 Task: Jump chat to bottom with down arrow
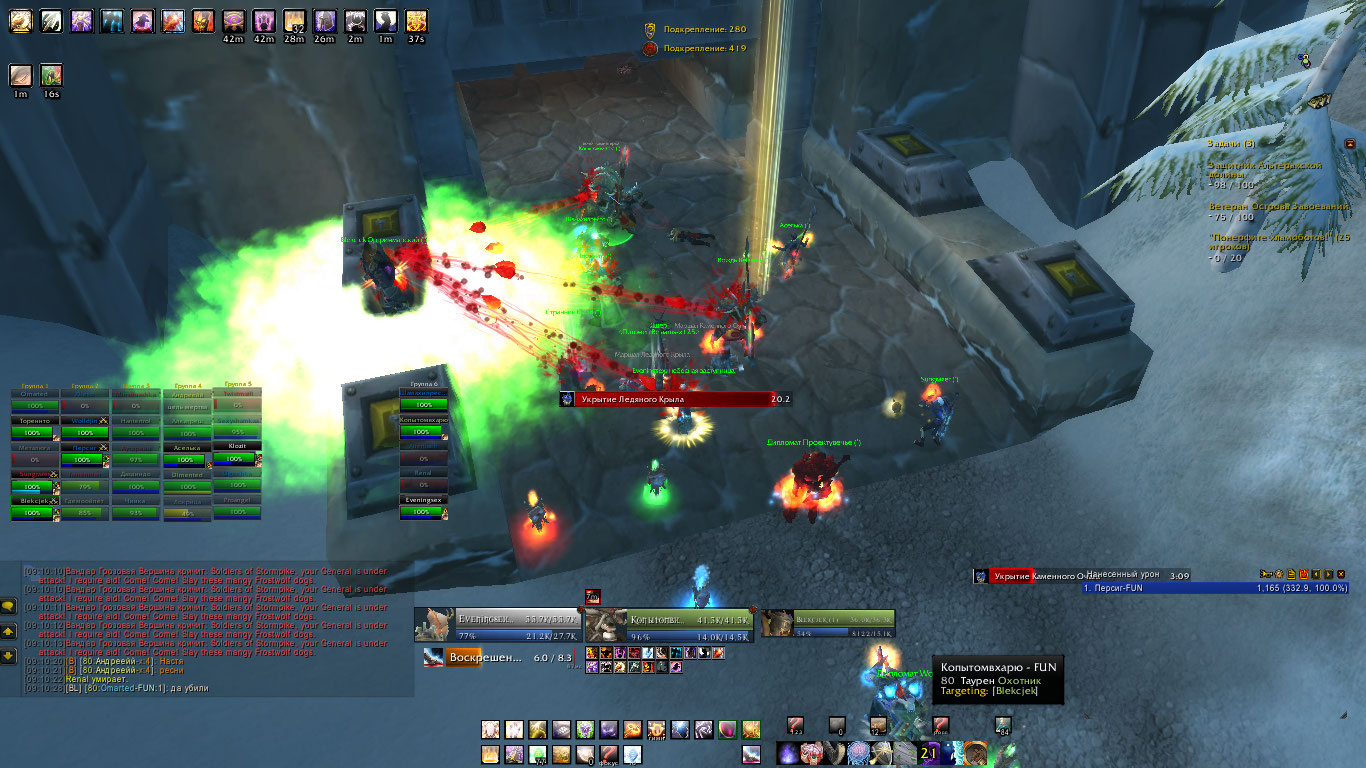coord(8,656)
